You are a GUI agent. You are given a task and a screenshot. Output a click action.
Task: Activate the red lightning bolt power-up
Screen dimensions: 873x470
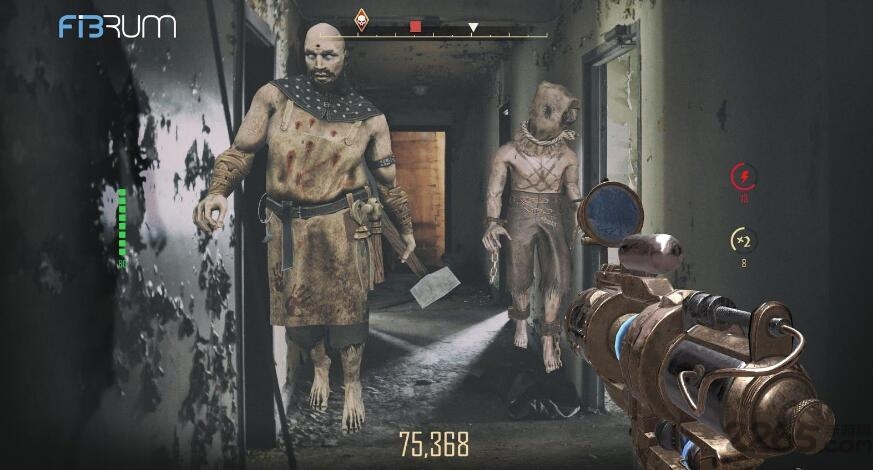coord(743,177)
